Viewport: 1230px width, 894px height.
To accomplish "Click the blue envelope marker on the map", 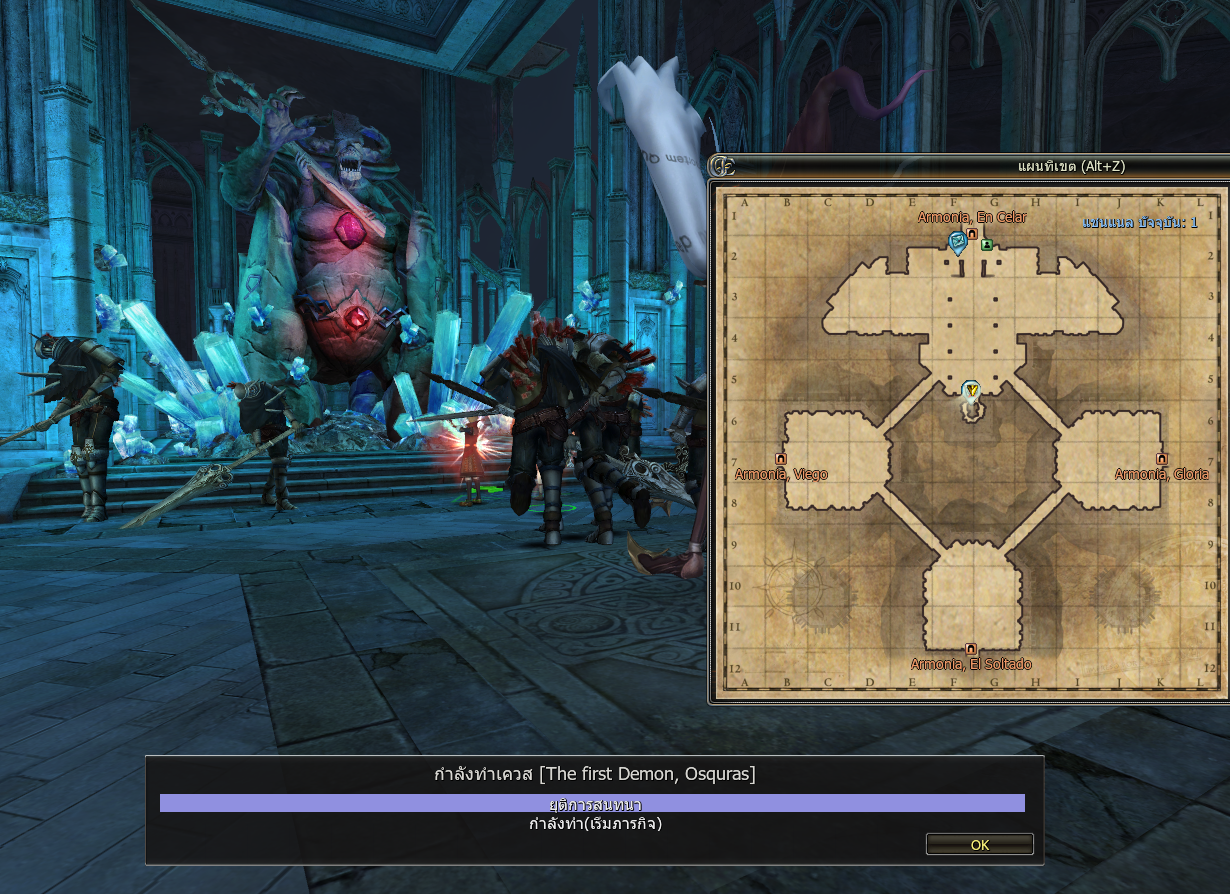I will pyautogui.click(x=957, y=240).
